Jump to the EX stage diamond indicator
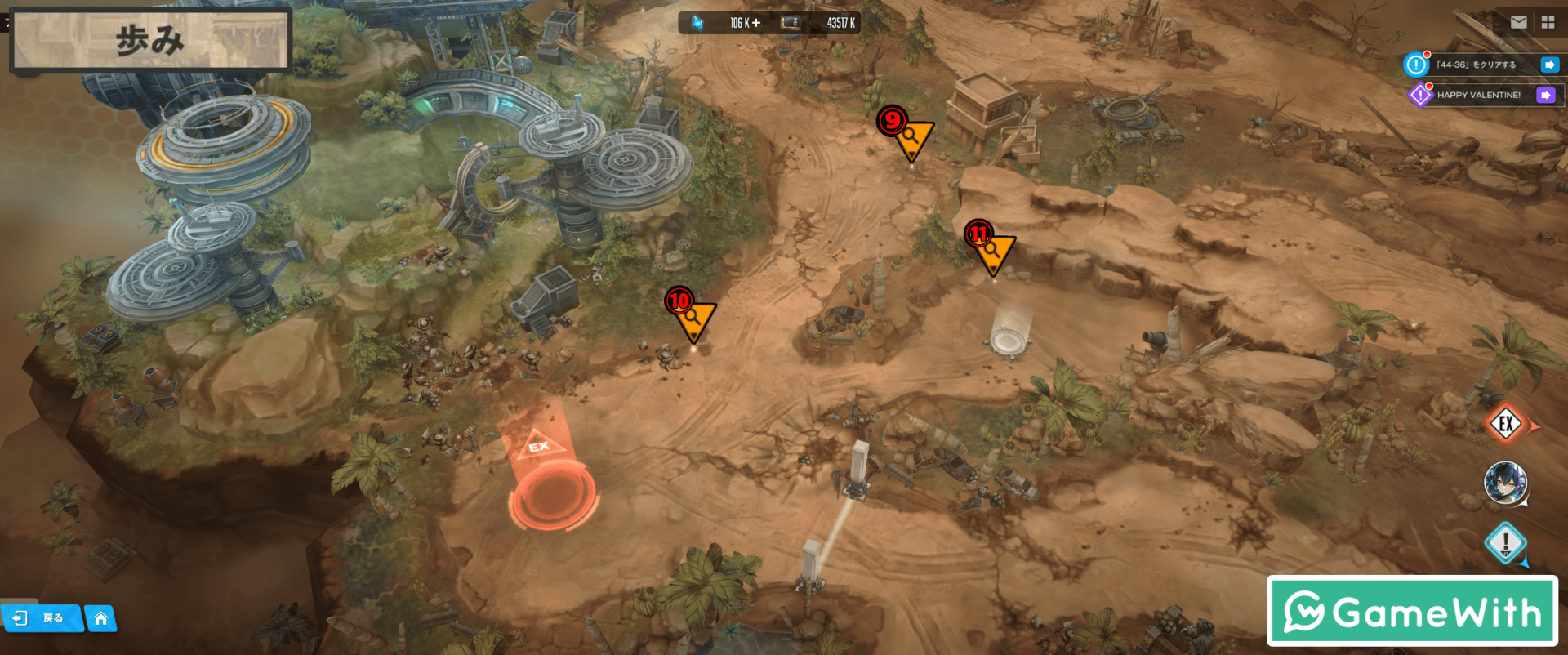 (1506, 424)
